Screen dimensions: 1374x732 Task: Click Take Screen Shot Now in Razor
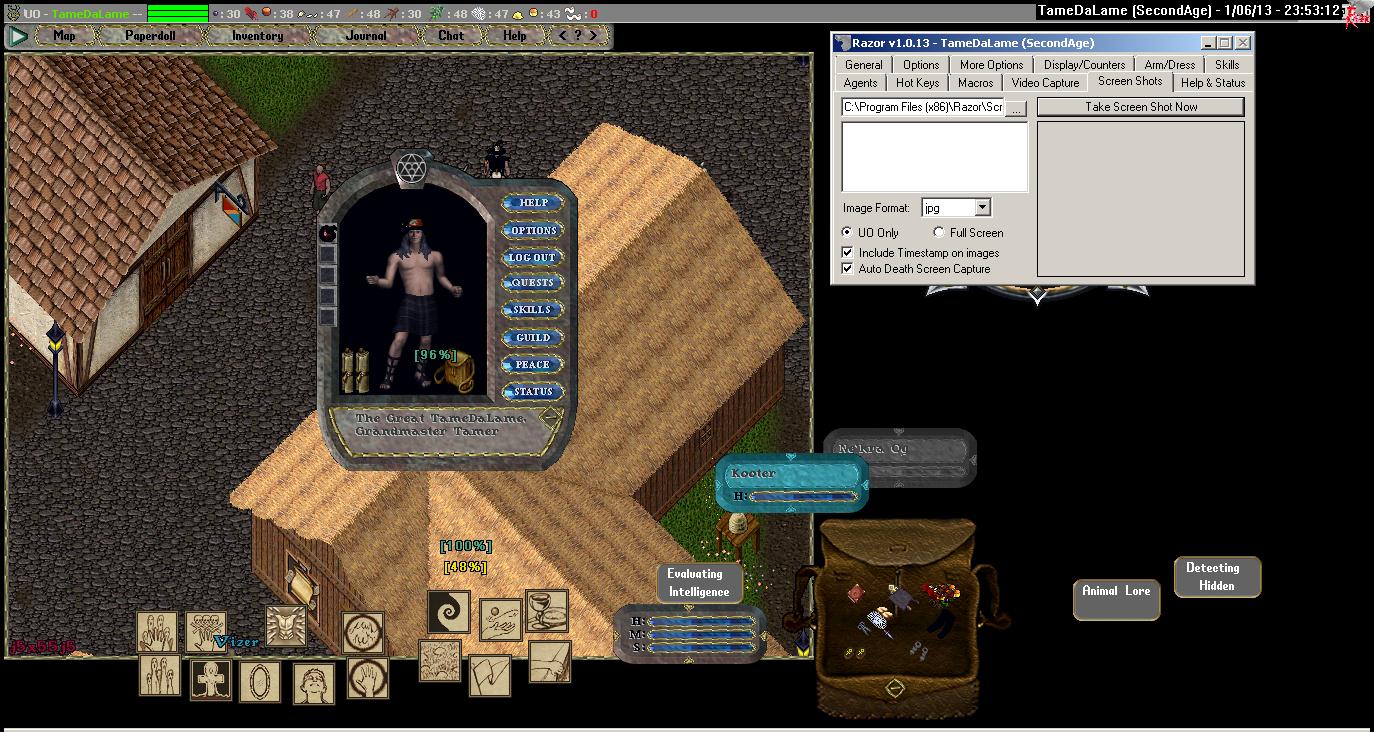point(1141,107)
